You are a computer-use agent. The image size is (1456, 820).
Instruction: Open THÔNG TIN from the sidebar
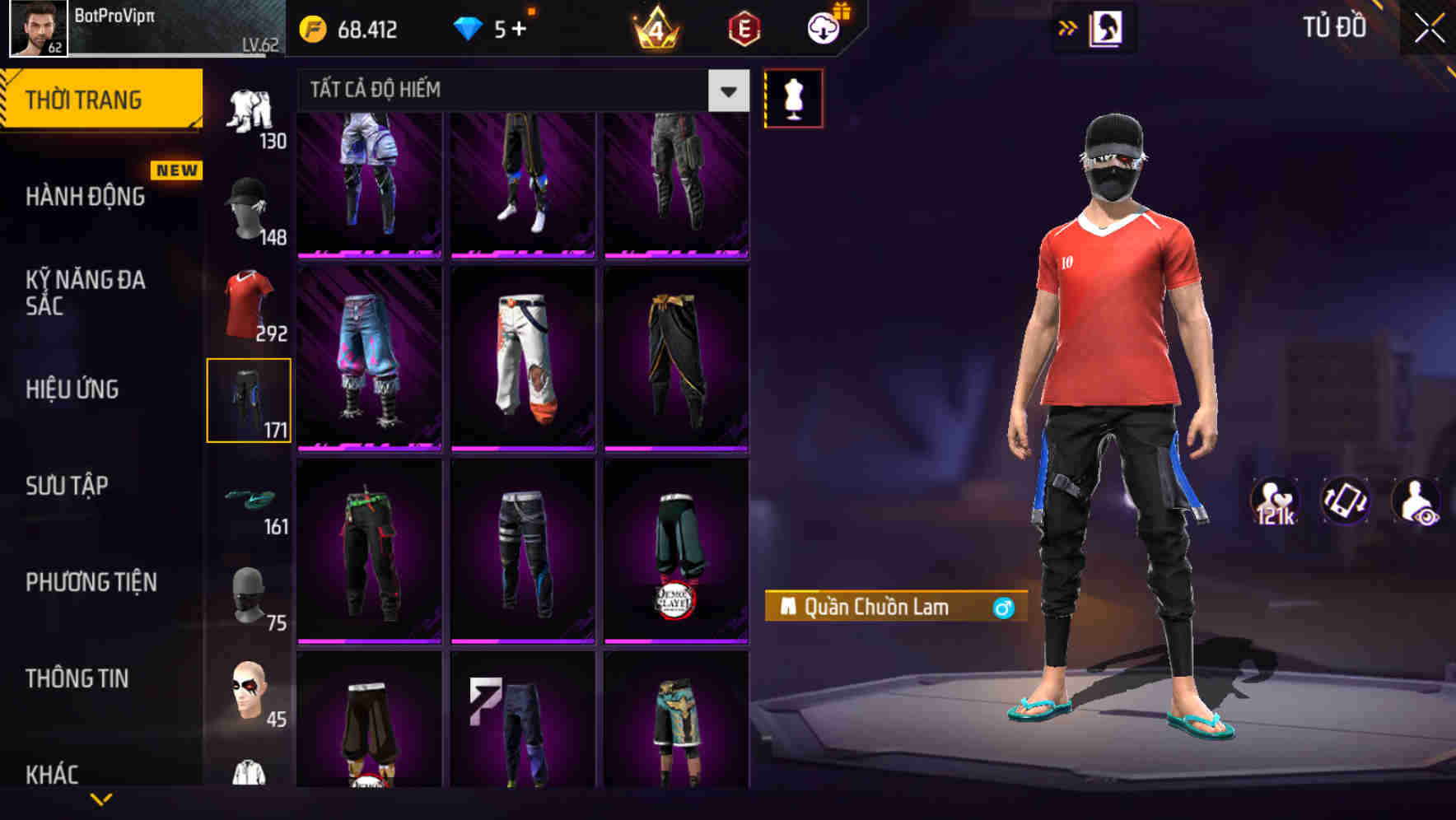click(x=78, y=678)
